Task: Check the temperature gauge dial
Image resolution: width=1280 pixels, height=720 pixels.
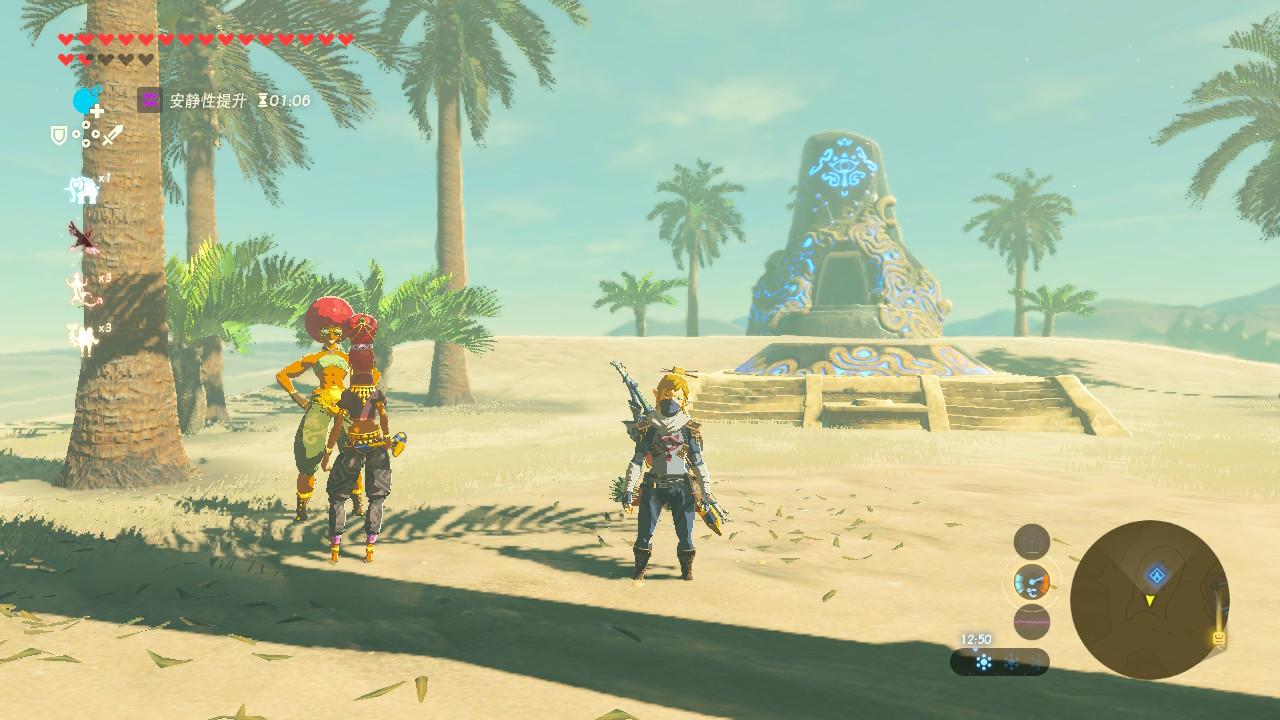Action: coord(1031,581)
